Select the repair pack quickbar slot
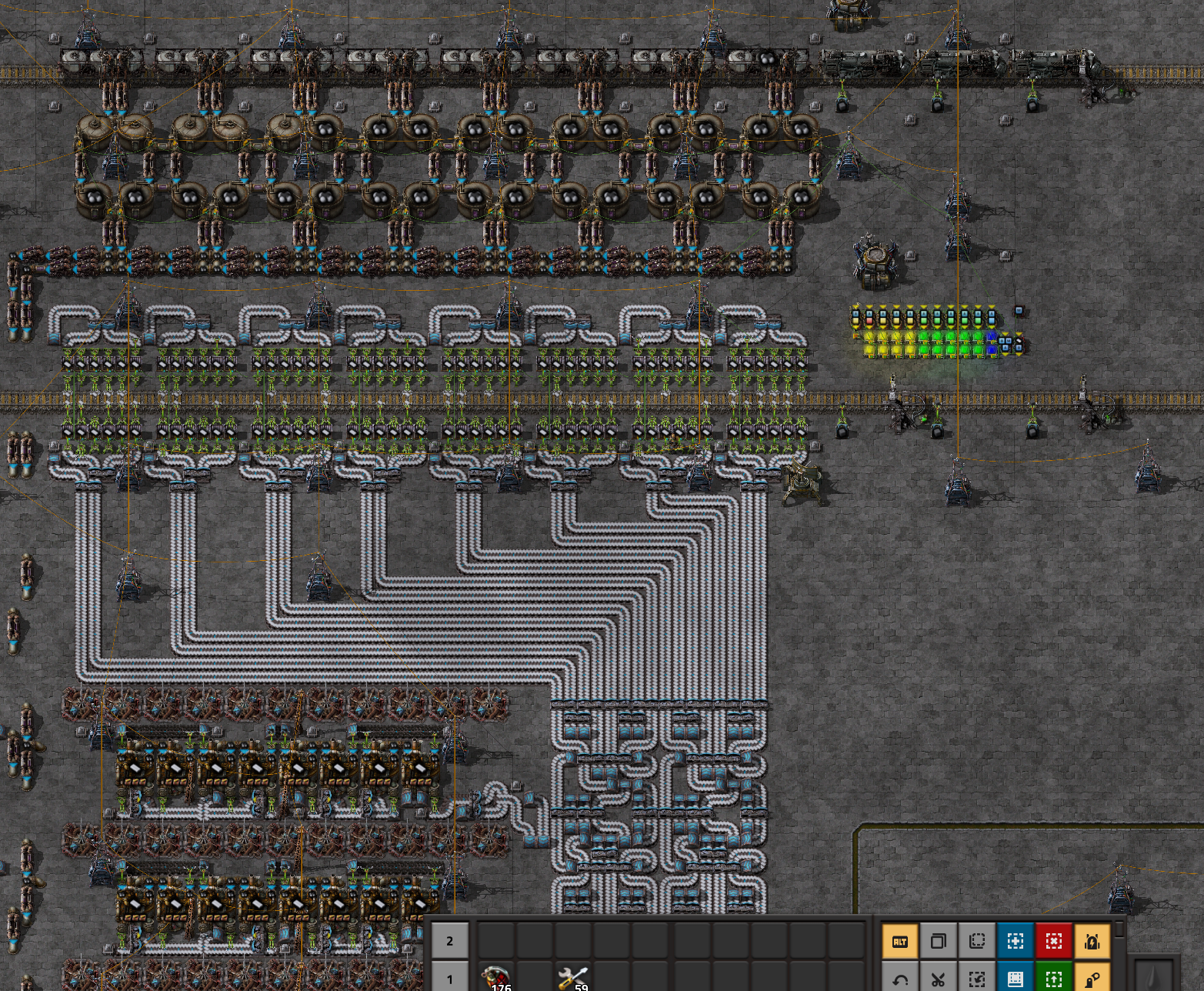This screenshot has height=991, width=1204. 573,977
